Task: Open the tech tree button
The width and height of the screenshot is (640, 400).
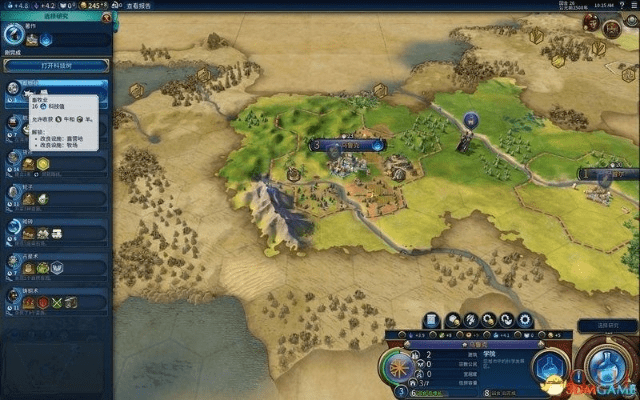Action: pos(55,65)
